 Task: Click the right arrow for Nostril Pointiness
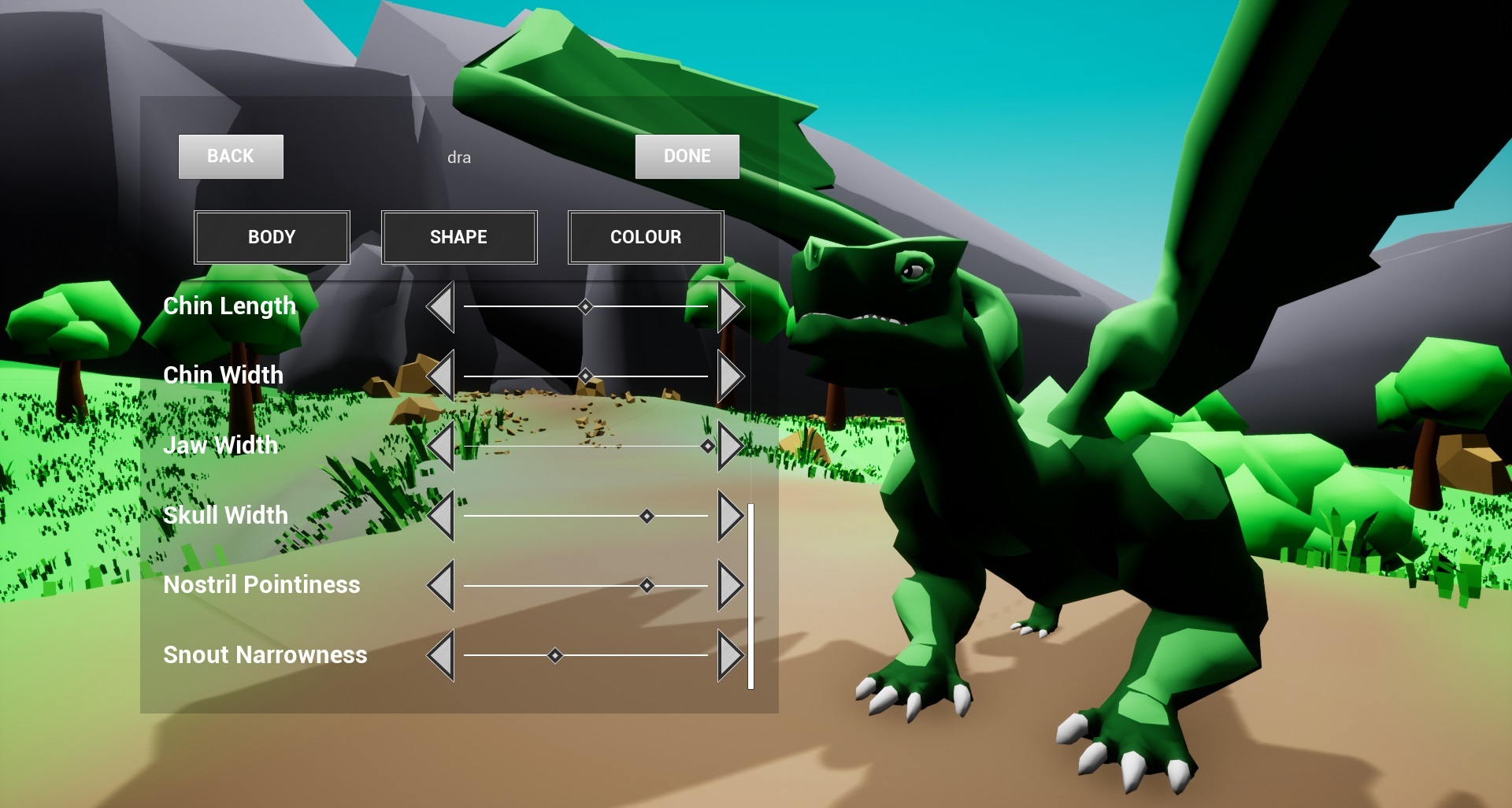(731, 587)
